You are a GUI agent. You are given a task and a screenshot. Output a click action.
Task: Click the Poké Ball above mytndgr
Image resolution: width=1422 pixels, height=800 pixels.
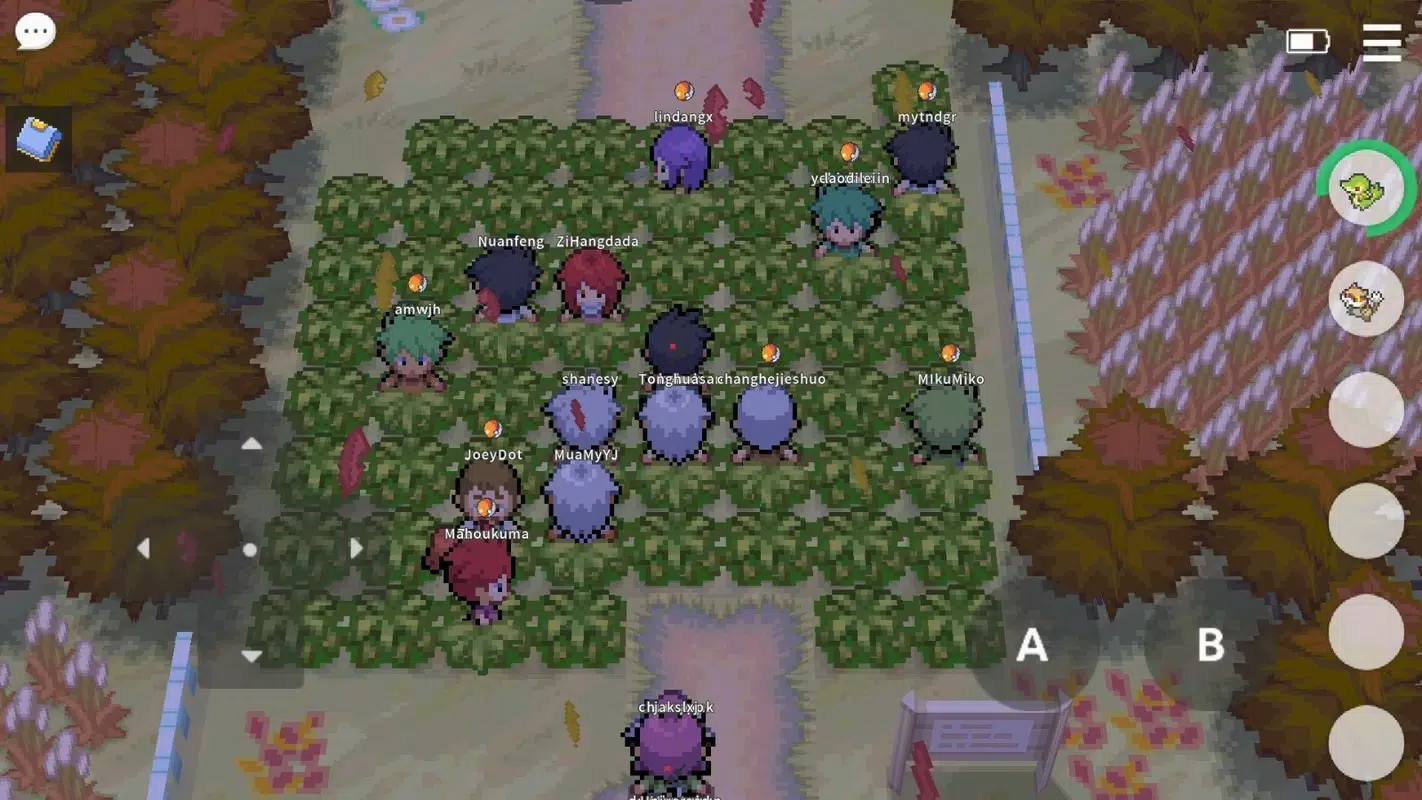pyautogui.click(x=925, y=88)
